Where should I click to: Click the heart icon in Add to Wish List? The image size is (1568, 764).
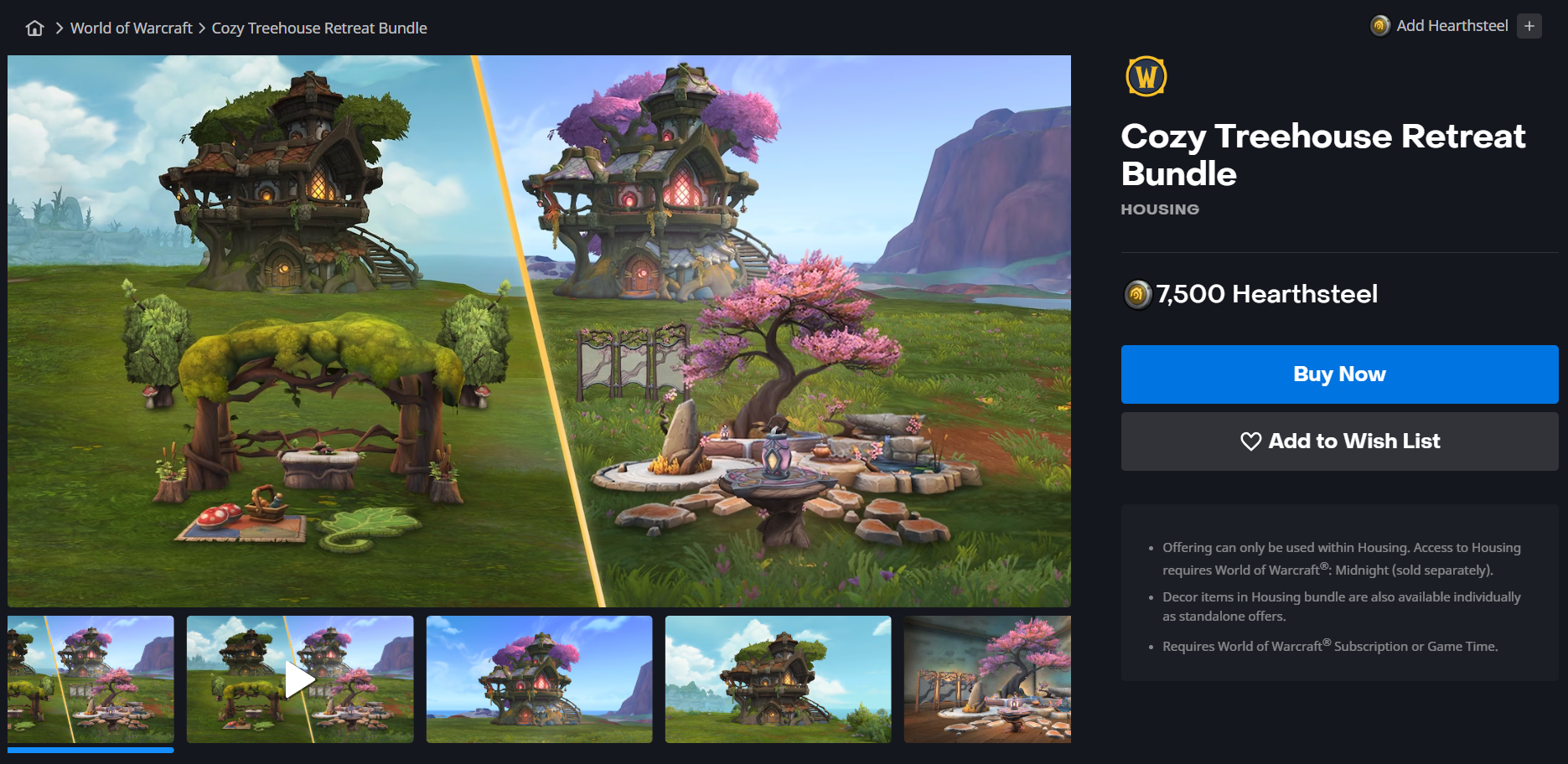click(x=1250, y=441)
